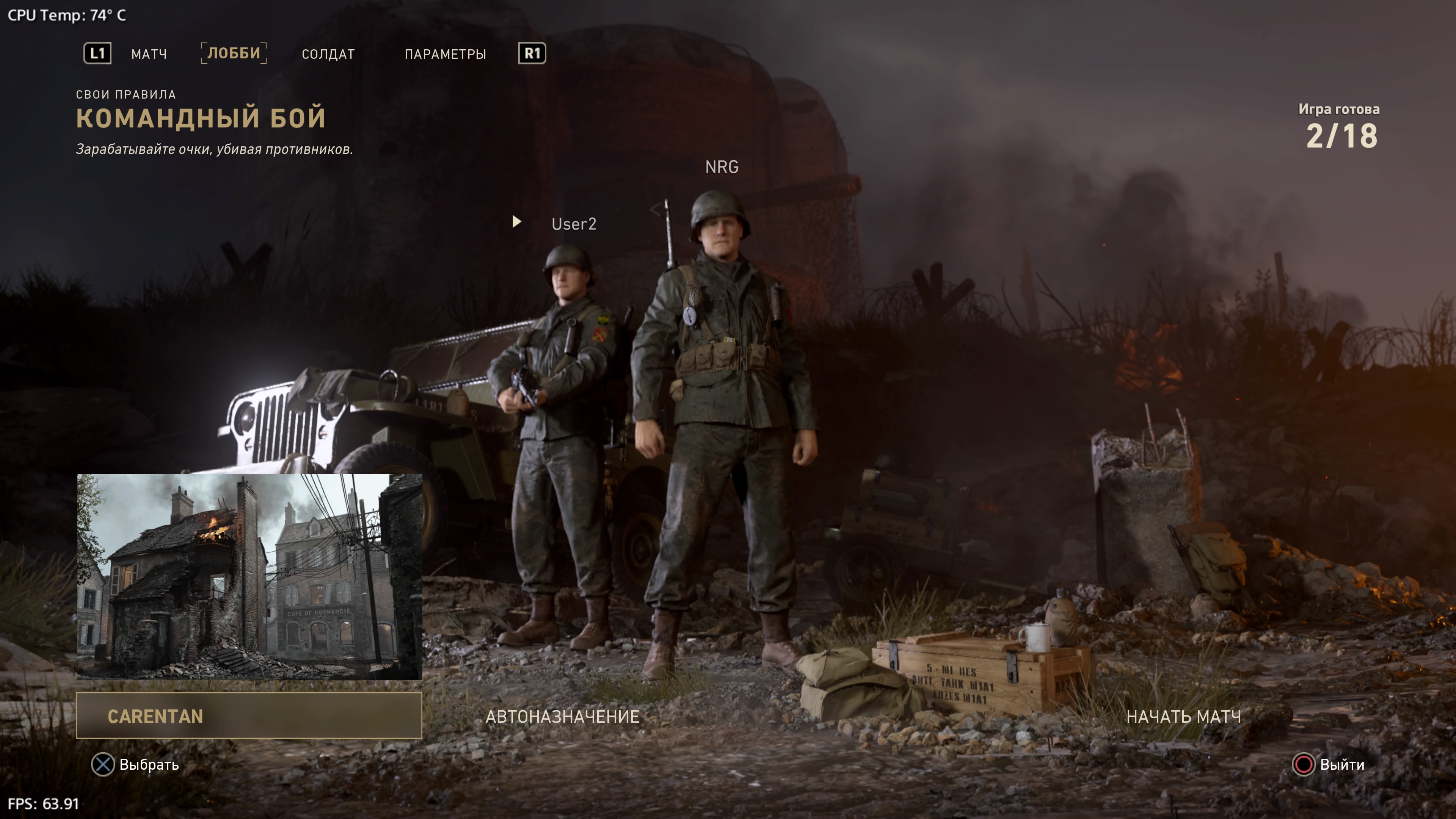Go to the ПАРАМЕТРЫ tab
Image resolution: width=1456 pixels, height=819 pixels.
445,54
